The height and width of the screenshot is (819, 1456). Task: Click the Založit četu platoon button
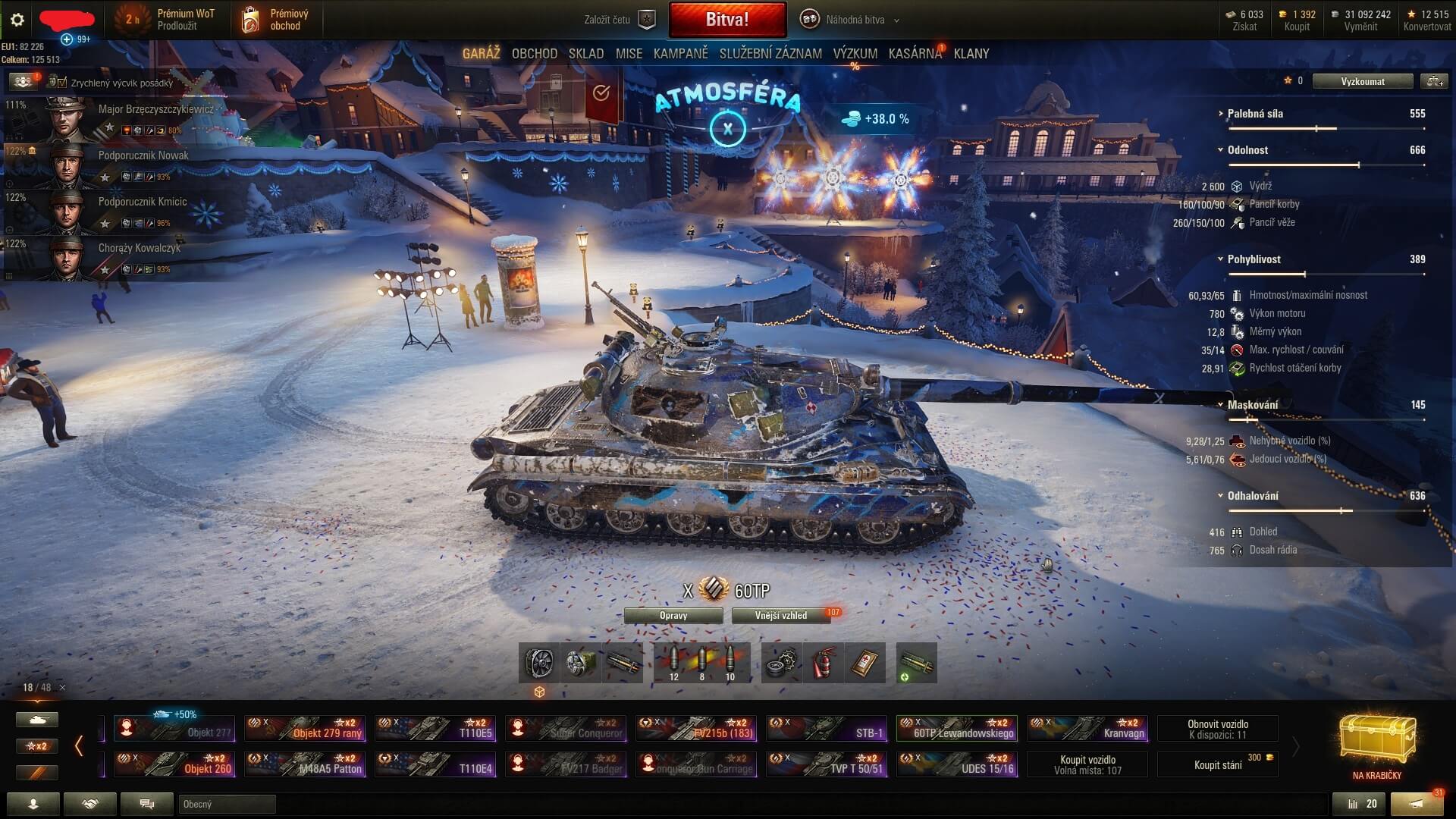coord(619,20)
